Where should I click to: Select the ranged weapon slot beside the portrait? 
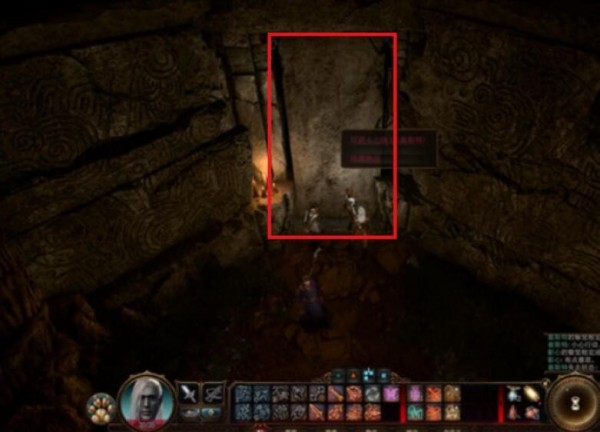[x=213, y=393]
